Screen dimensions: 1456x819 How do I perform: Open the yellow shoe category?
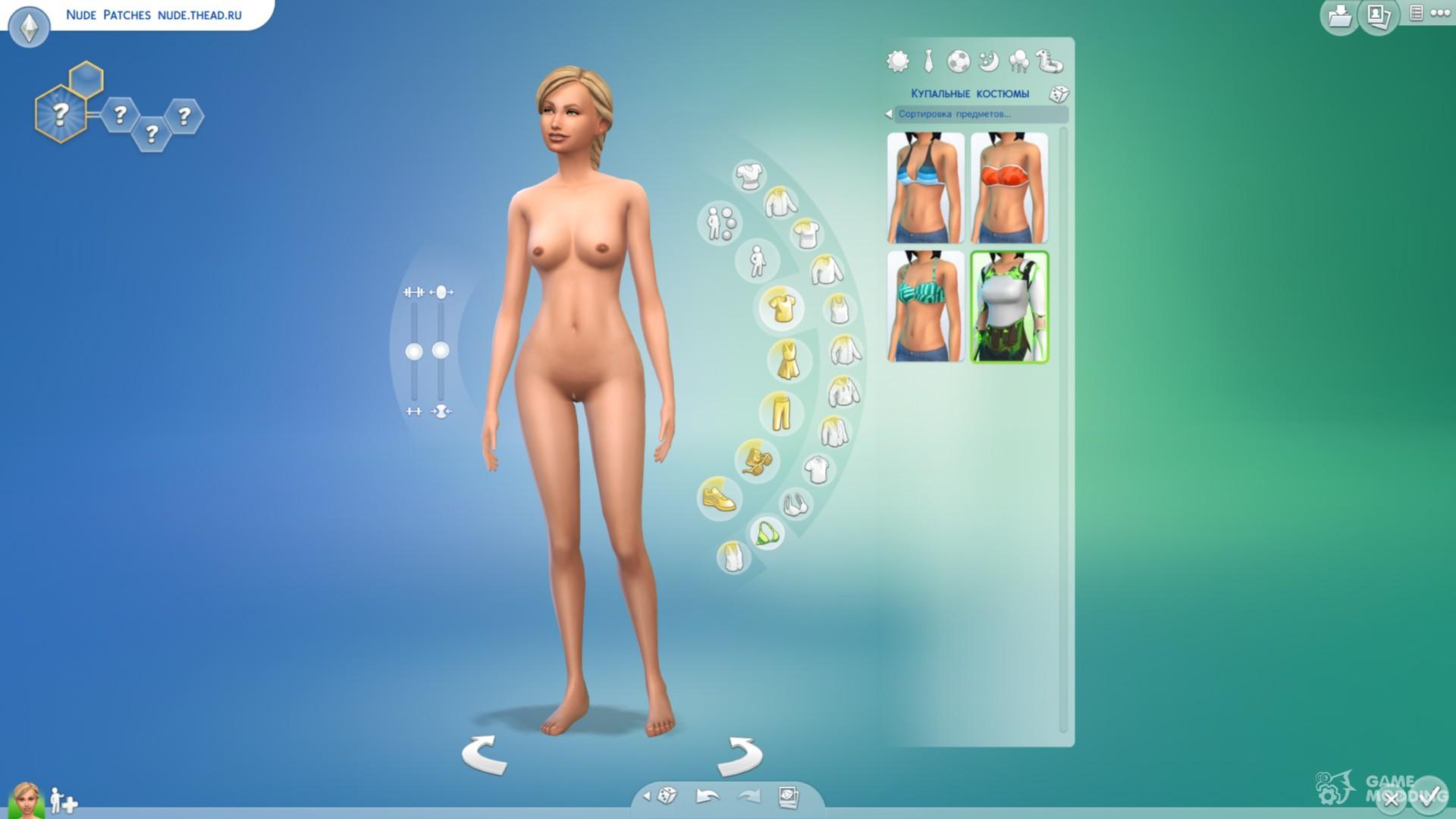pyautogui.click(x=718, y=498)
